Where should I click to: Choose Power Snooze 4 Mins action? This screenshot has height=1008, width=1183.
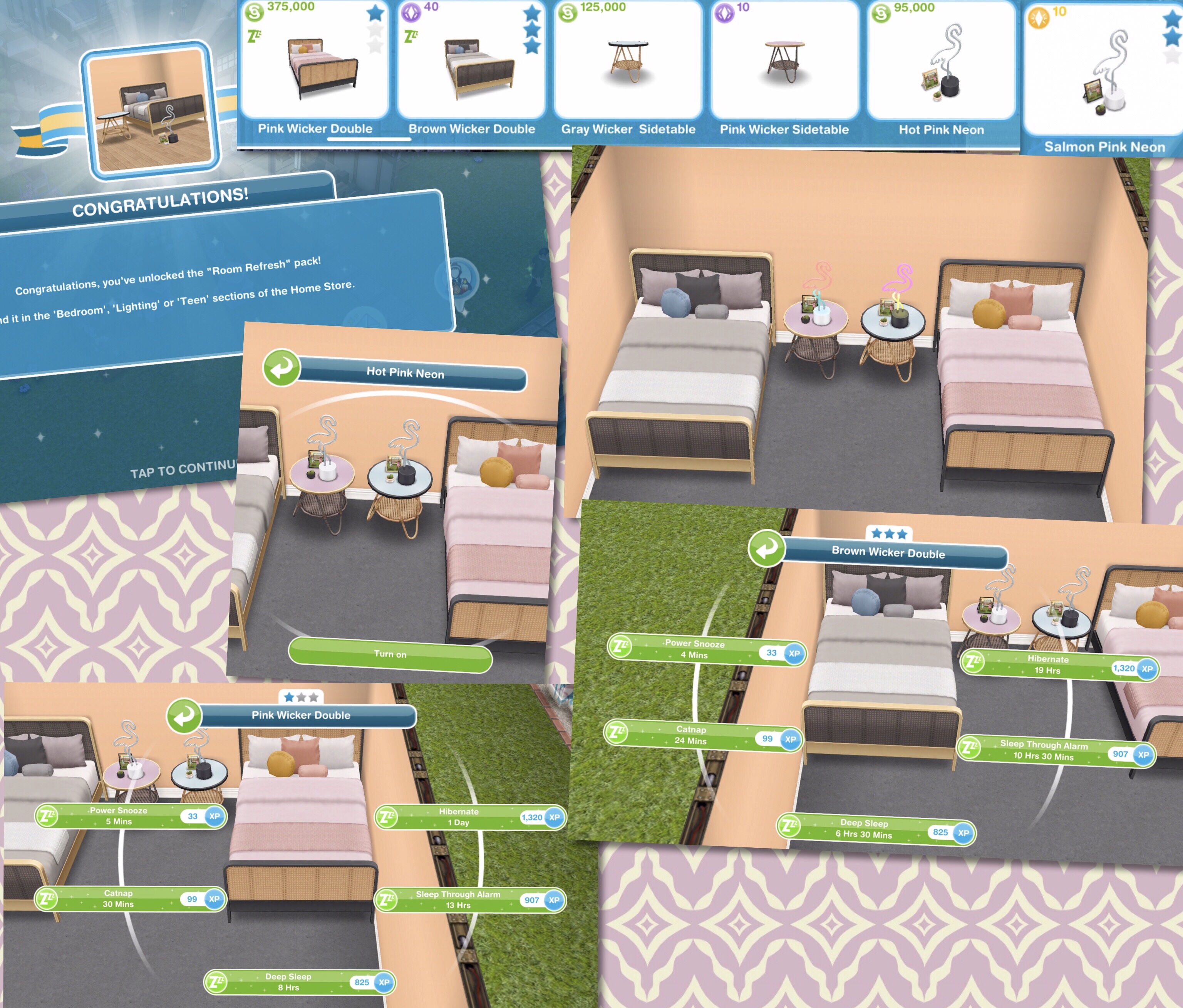(706, 650)
